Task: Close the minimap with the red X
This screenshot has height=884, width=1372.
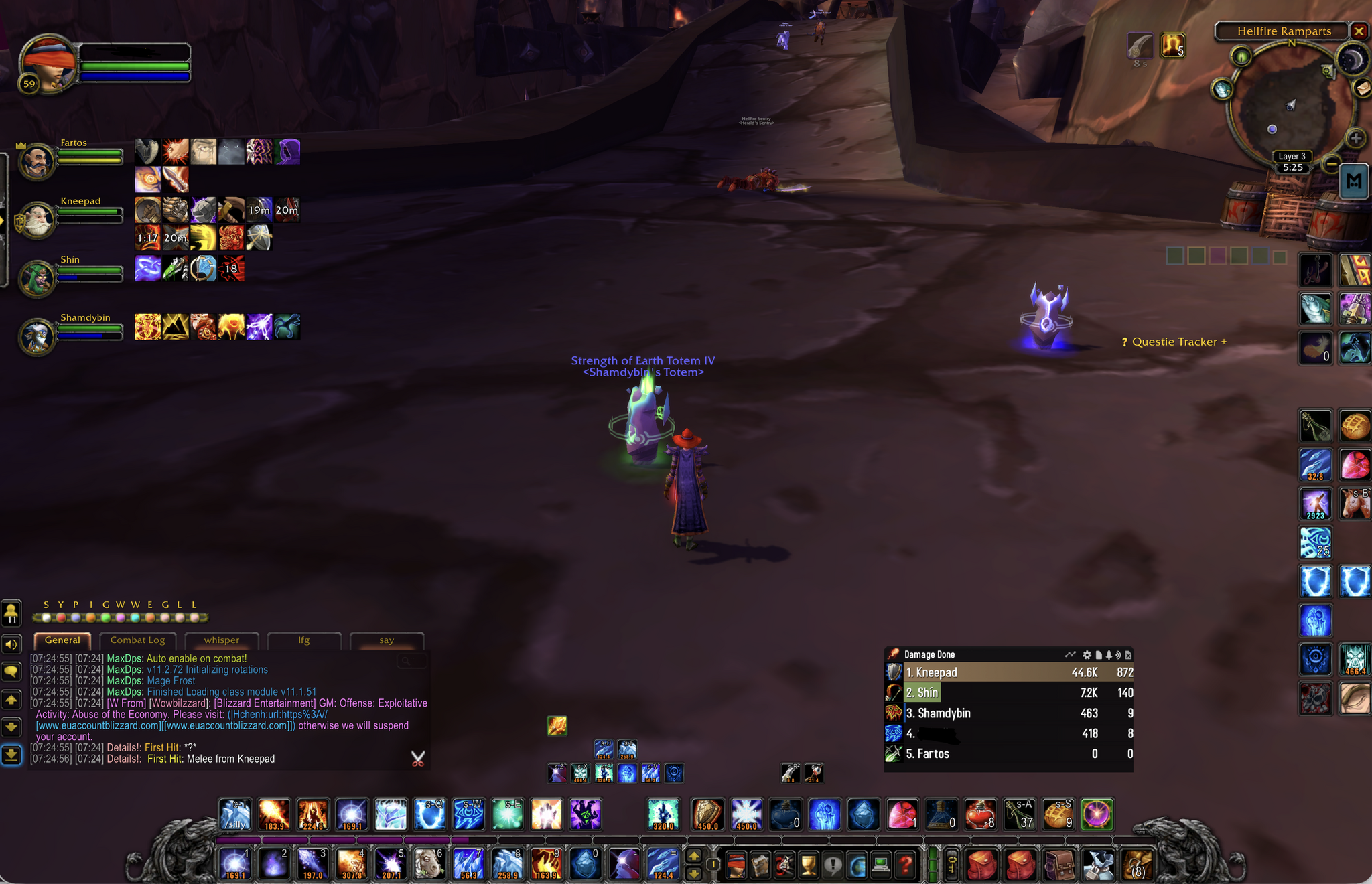Action: pos(1359,31)
